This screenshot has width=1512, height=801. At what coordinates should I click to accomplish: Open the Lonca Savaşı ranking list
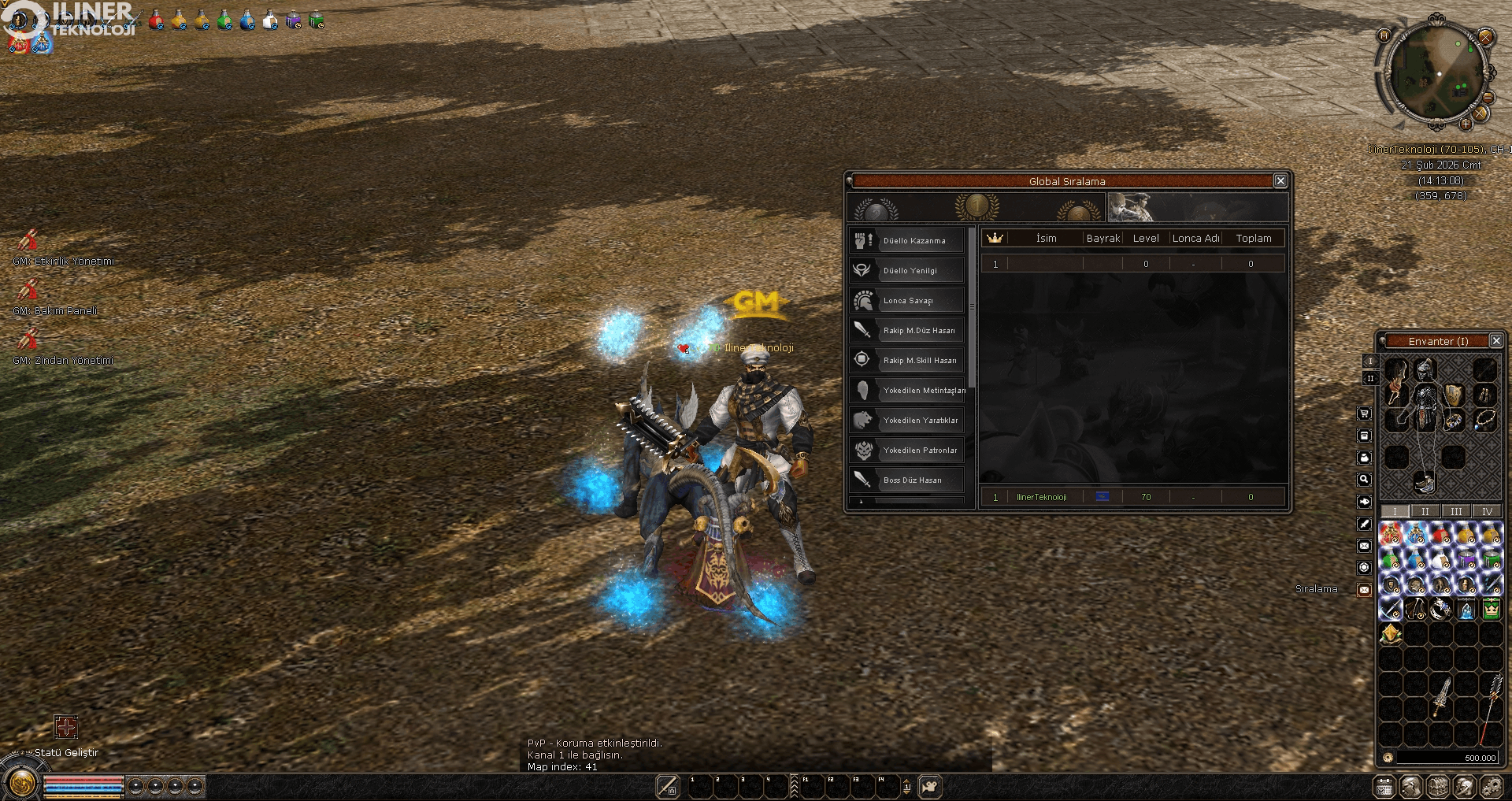[907, 300]
